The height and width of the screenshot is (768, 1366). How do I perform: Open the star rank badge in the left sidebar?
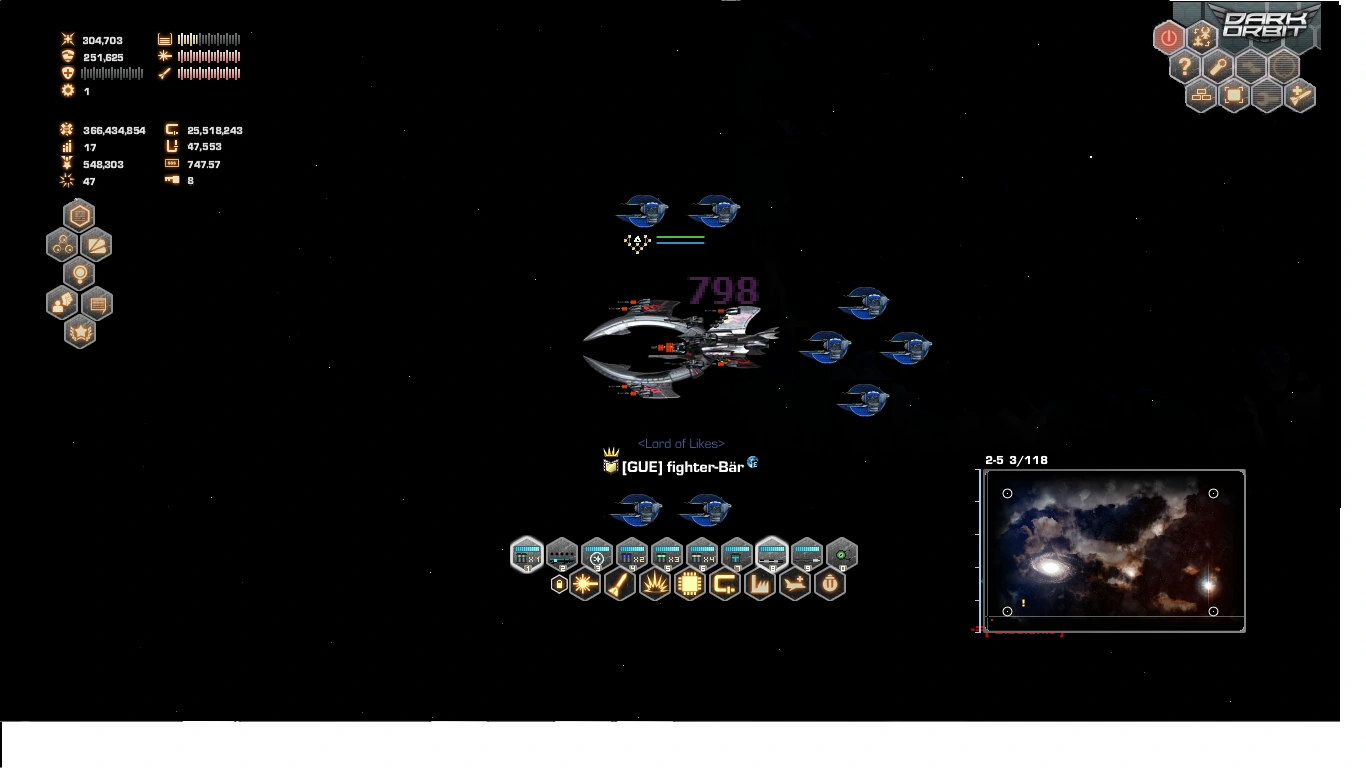tap(80, 333)
